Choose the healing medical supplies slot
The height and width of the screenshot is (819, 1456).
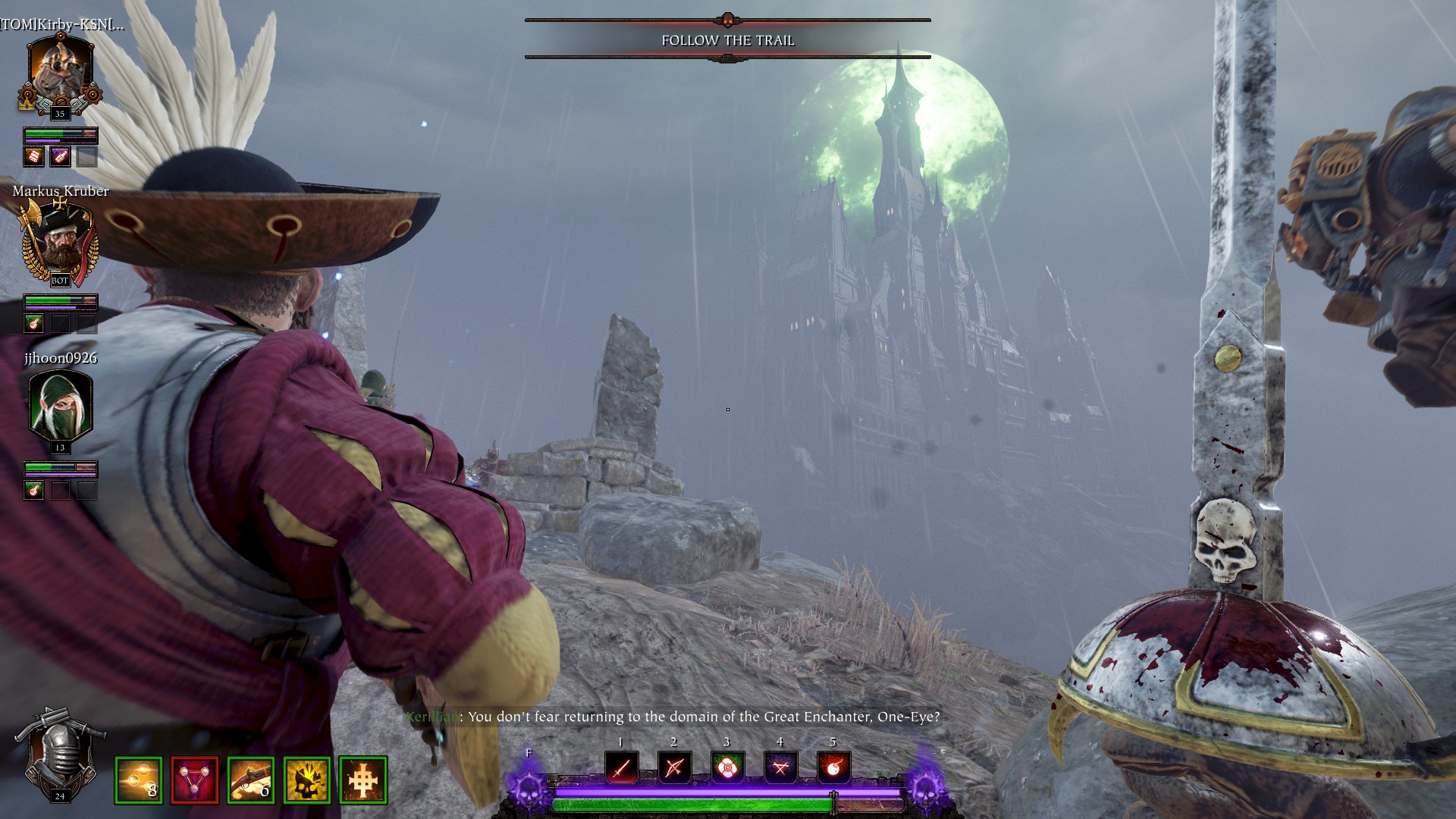point(727,767)
